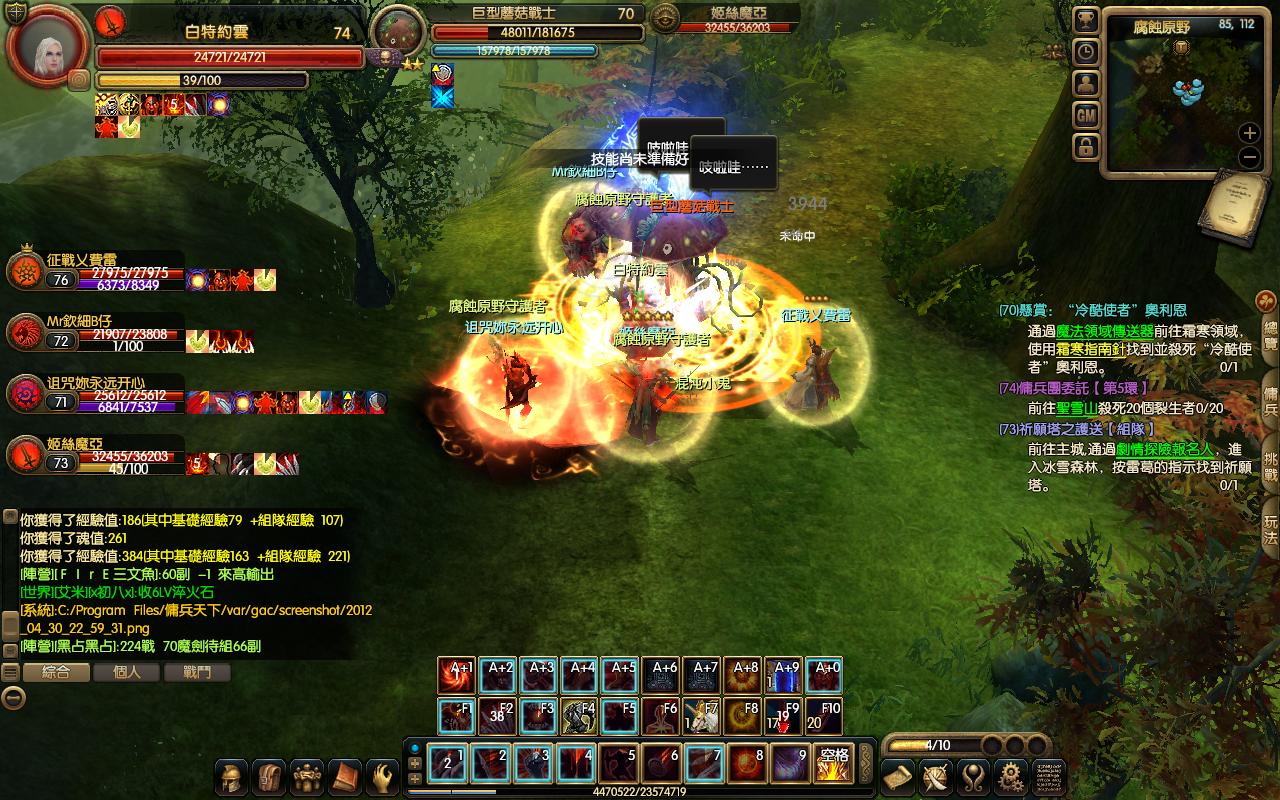Switch chat to the 個人 tab

pyautogui.click(x=127, y=672)
